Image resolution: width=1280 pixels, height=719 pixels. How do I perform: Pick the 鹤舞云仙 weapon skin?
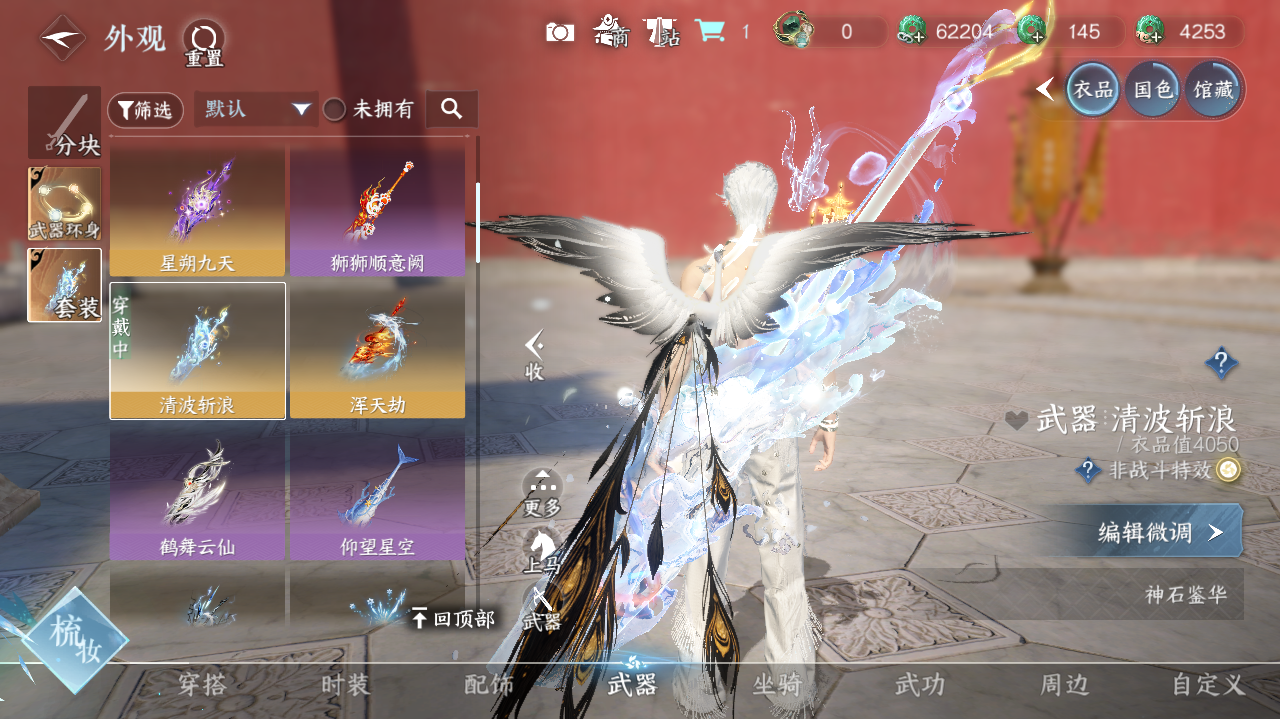(x=197, y=492)
